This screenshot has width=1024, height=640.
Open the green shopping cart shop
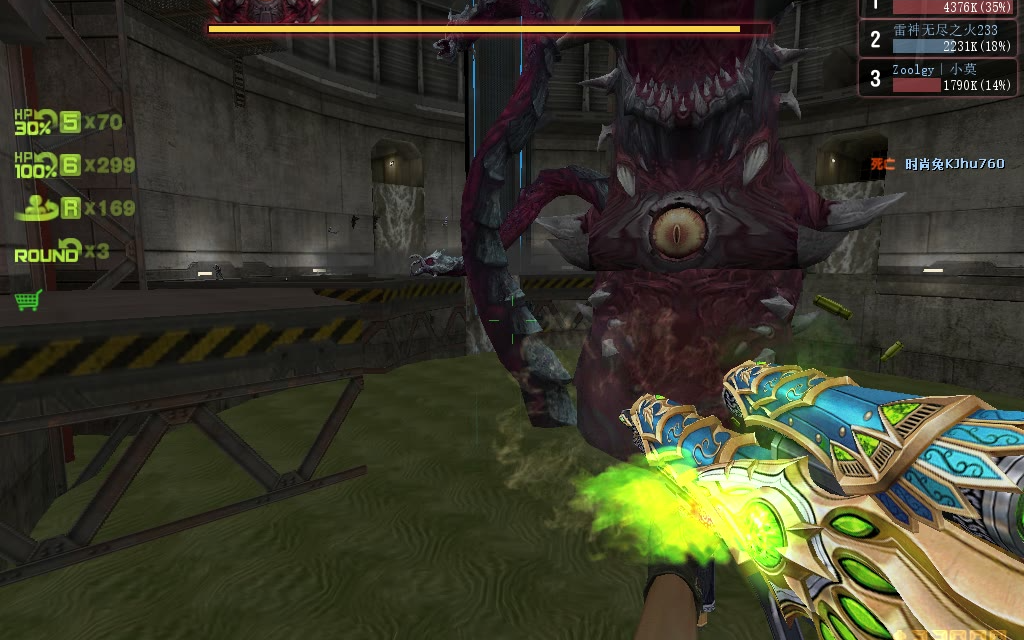28,300
